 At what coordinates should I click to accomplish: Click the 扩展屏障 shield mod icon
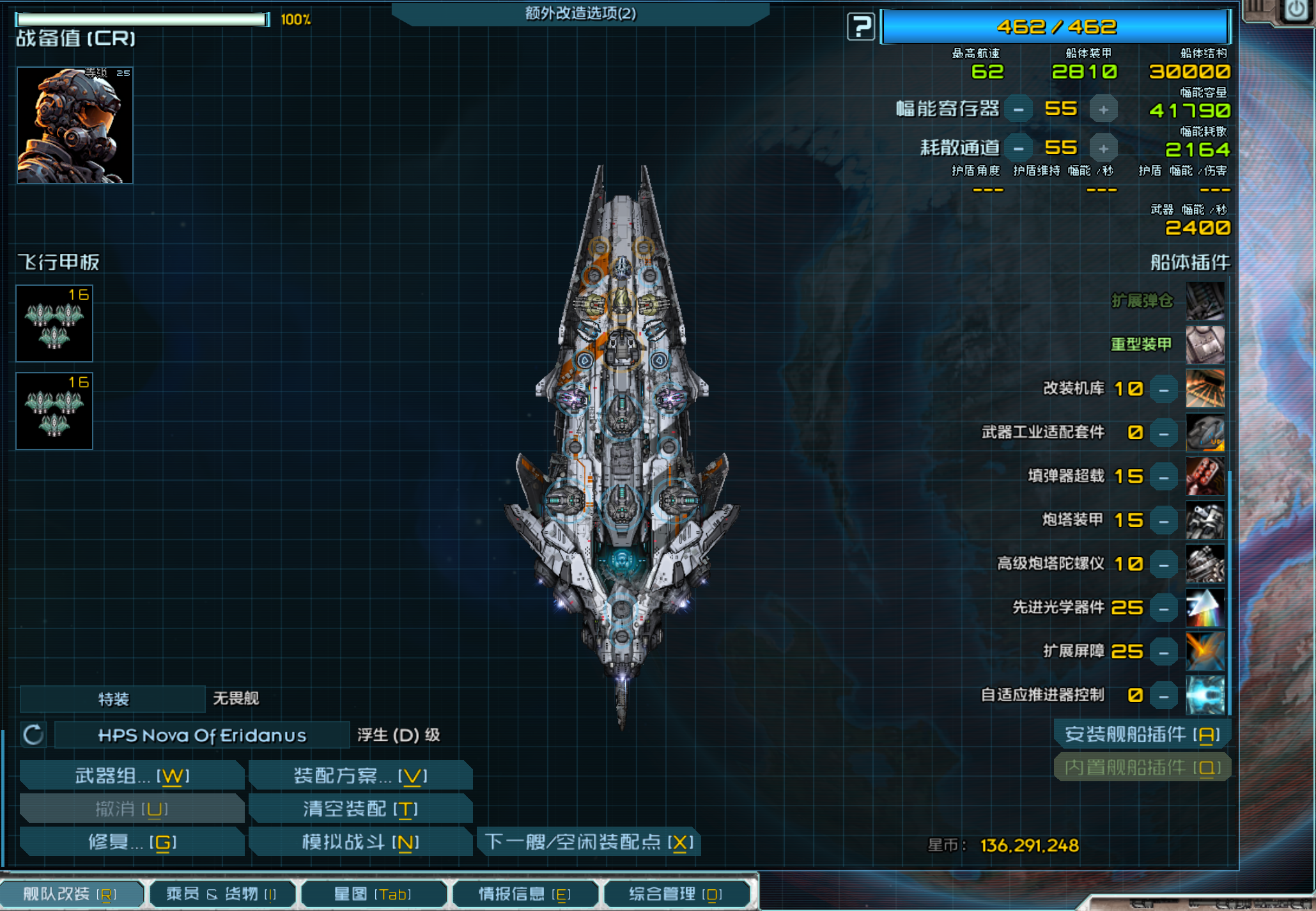click(1206, 651)
